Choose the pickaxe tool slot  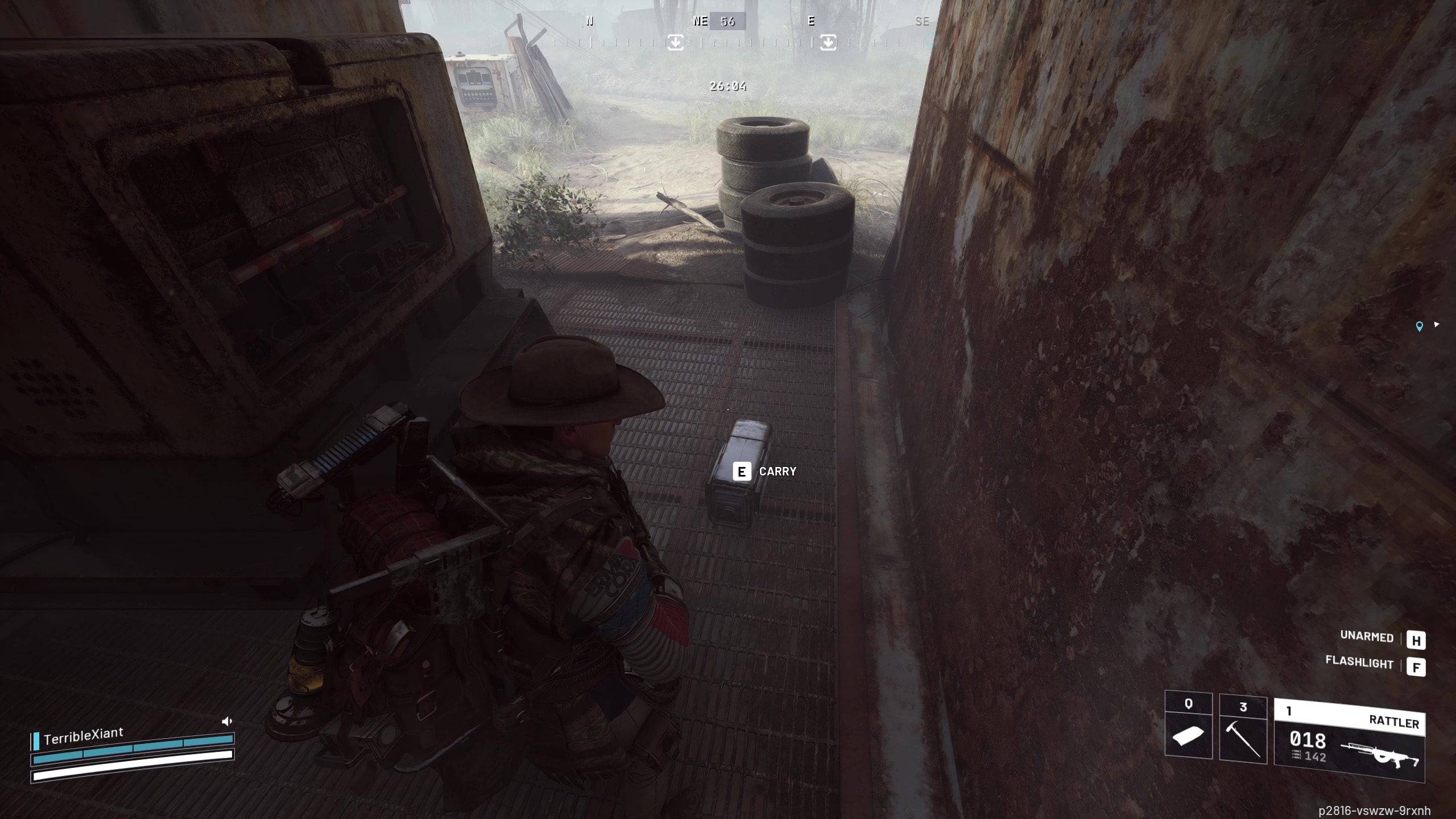[1243, 730]
